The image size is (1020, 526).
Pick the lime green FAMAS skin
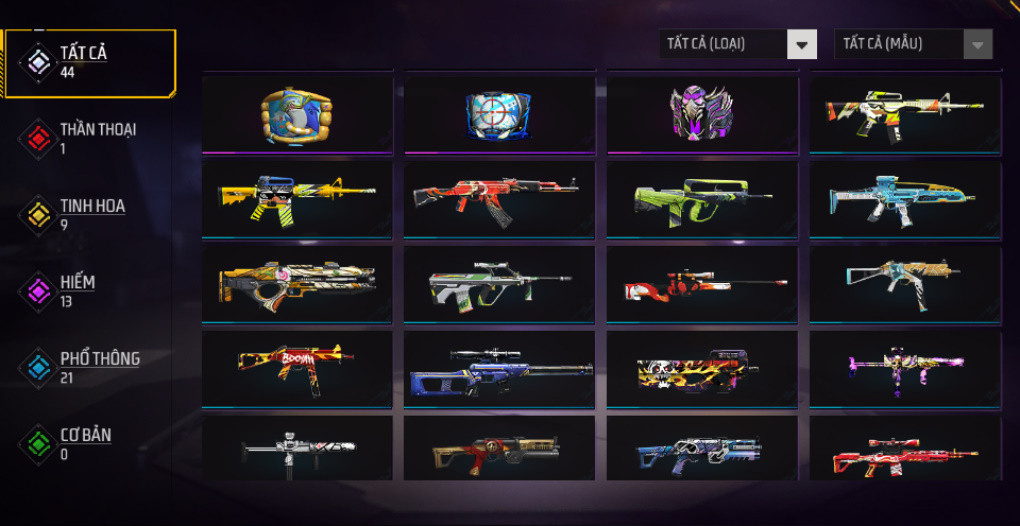click(x=702, y=199)
